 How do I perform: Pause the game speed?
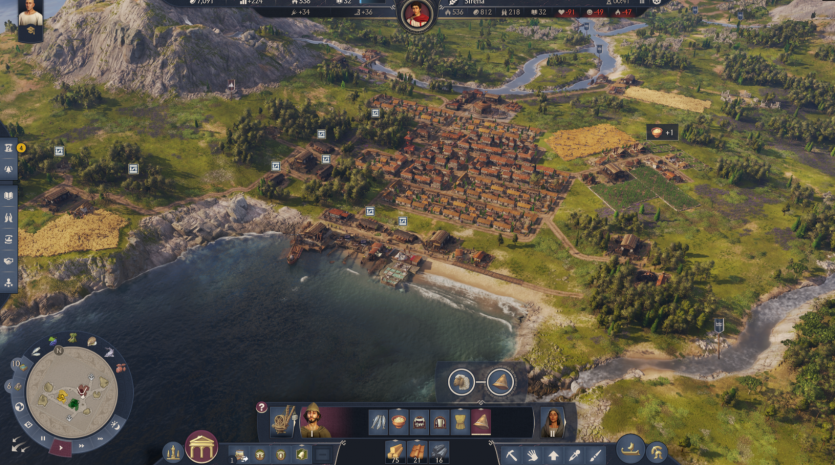tap(43, 437)
